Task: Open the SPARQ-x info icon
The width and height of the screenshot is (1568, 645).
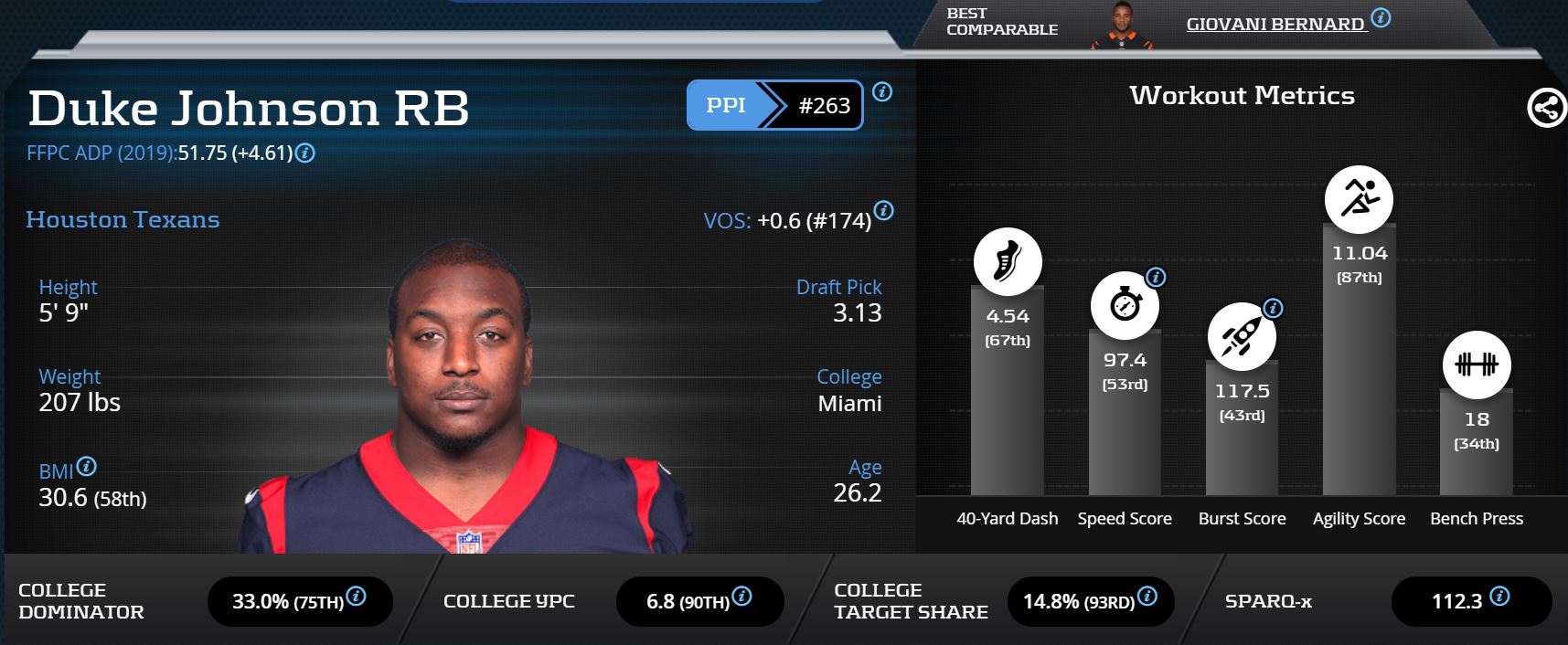Action: [x=1499, y=597]
